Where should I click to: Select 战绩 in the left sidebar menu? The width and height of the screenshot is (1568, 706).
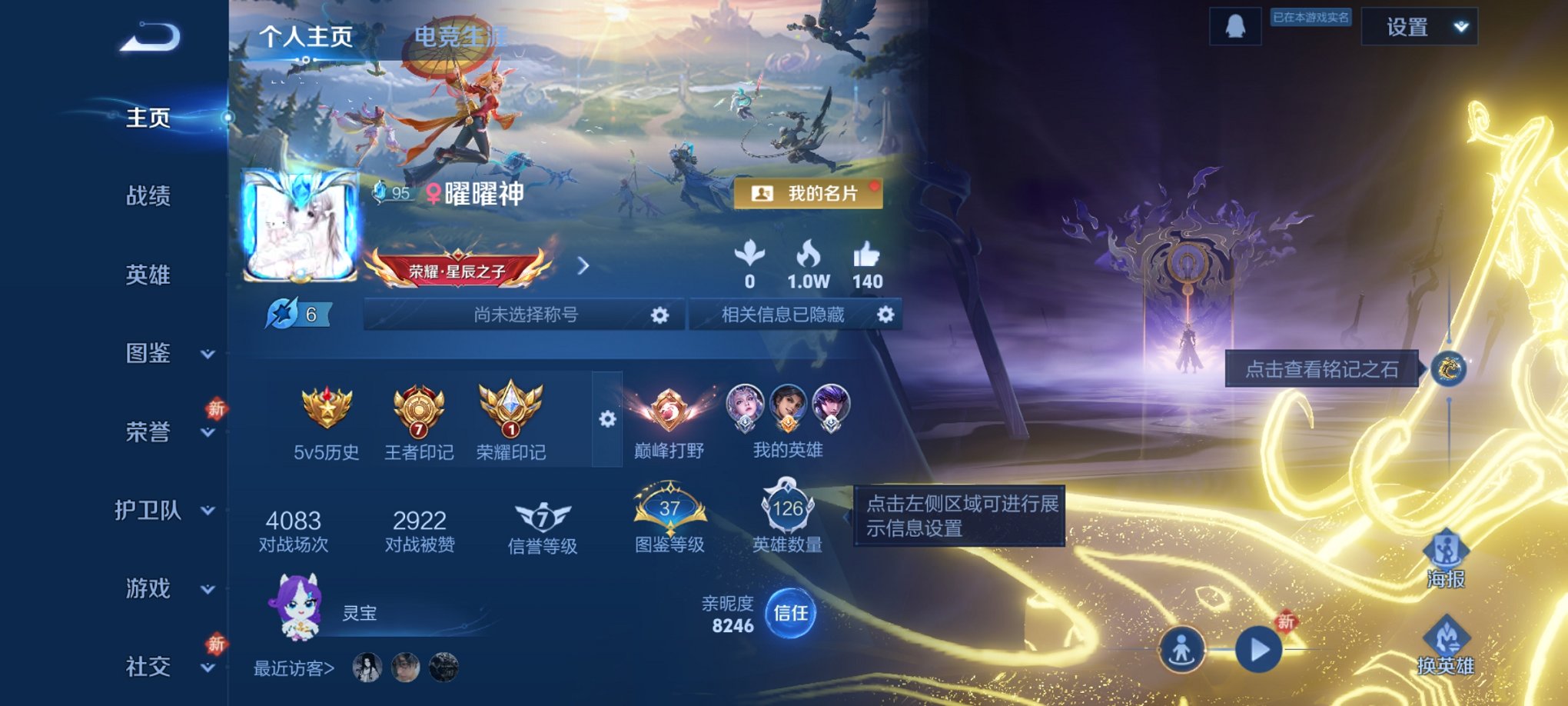pyautogui.click(x=151, y=196)
